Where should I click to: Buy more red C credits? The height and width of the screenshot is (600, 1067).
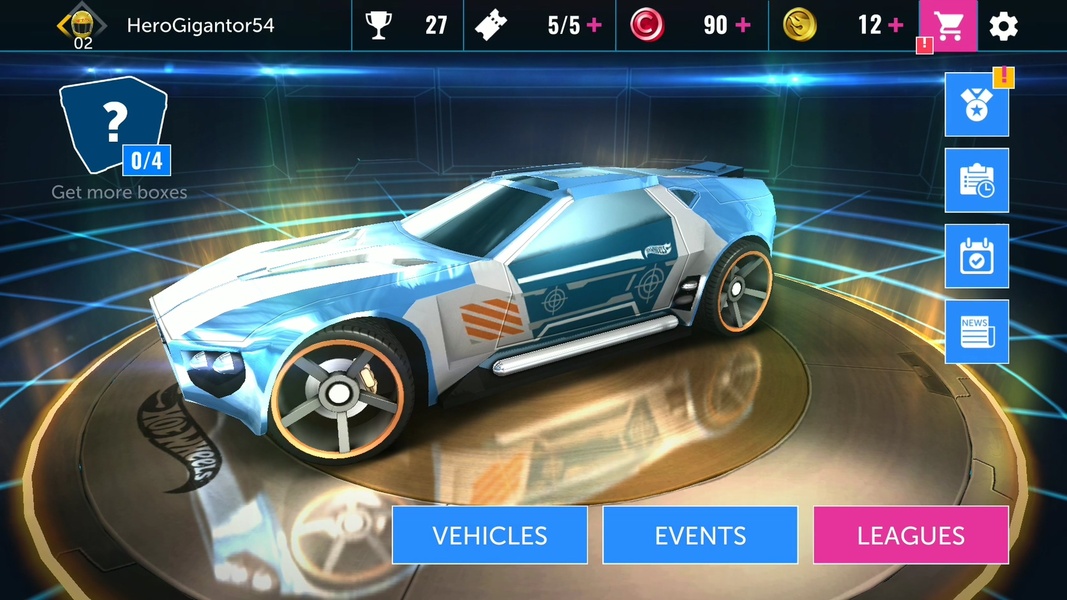click(x=743, y=26)
